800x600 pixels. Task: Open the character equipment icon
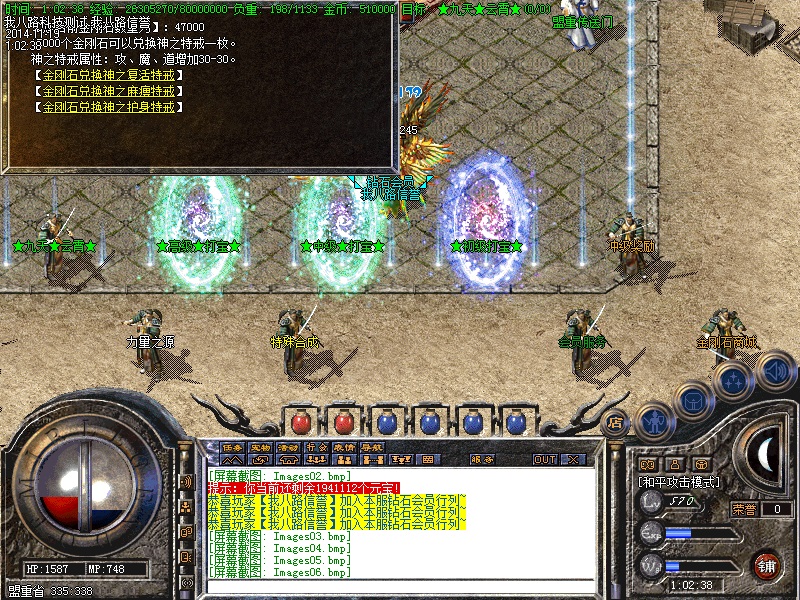(653, 420)
